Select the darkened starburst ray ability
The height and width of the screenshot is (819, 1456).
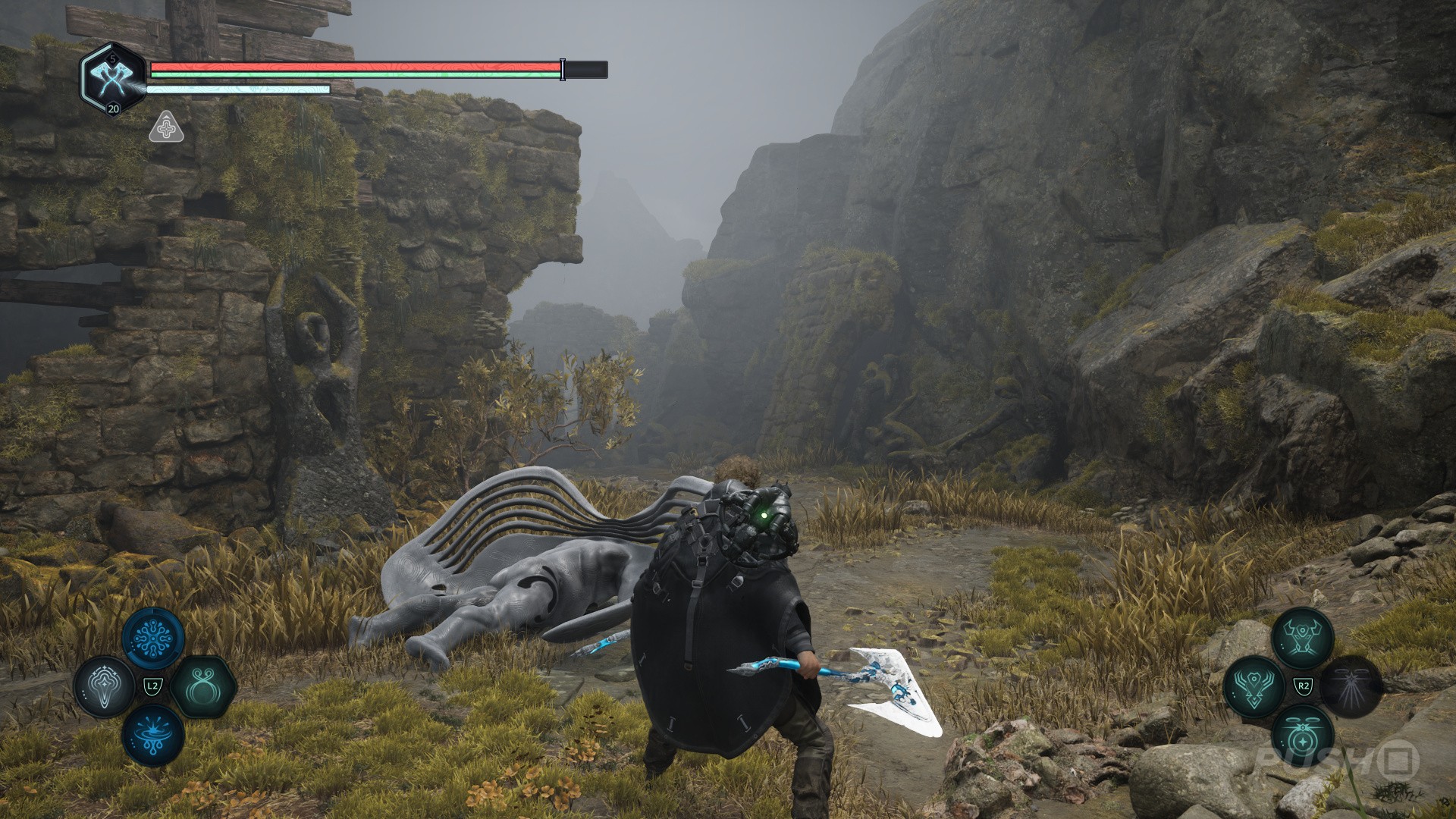[1351, 686]
